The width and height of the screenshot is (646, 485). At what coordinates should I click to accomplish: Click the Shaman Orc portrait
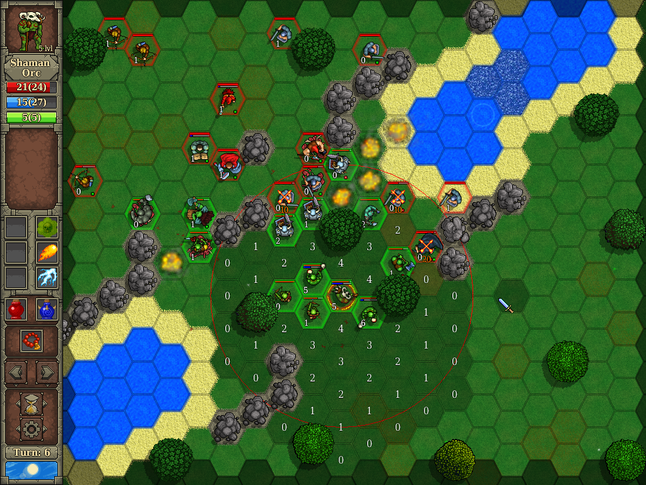(31, 28)
